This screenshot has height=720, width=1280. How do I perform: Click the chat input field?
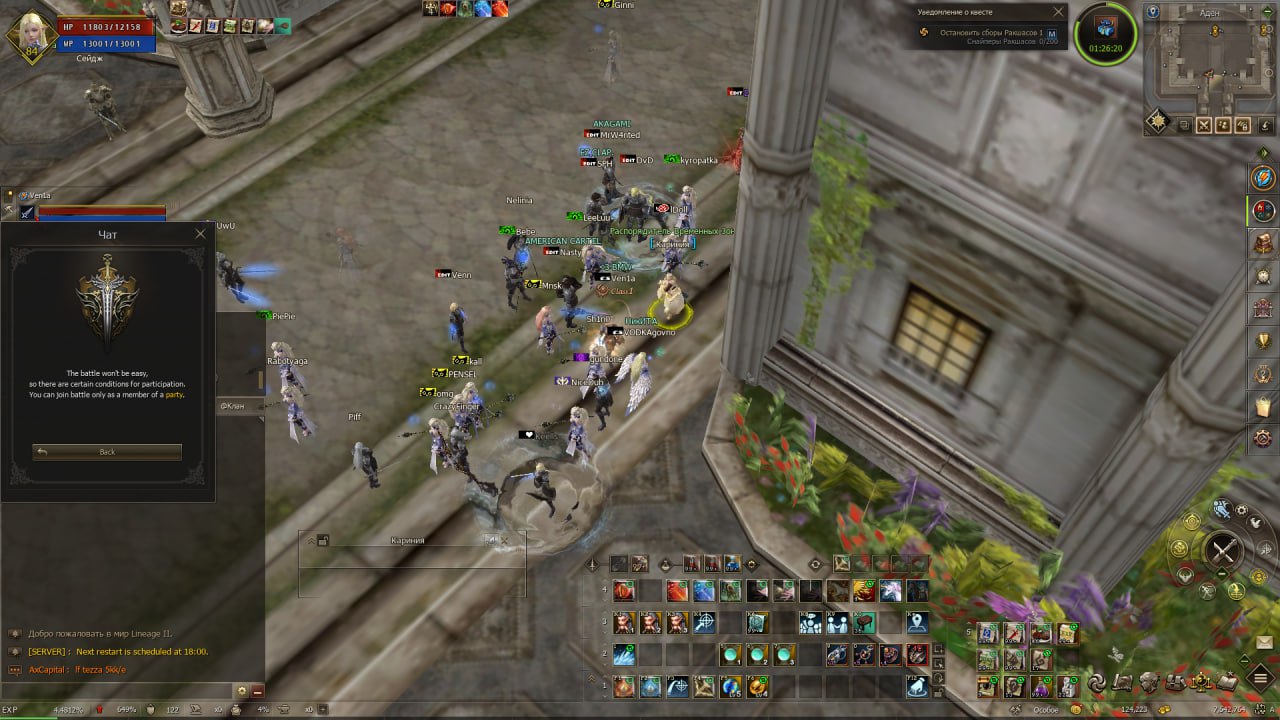[120, 690]
